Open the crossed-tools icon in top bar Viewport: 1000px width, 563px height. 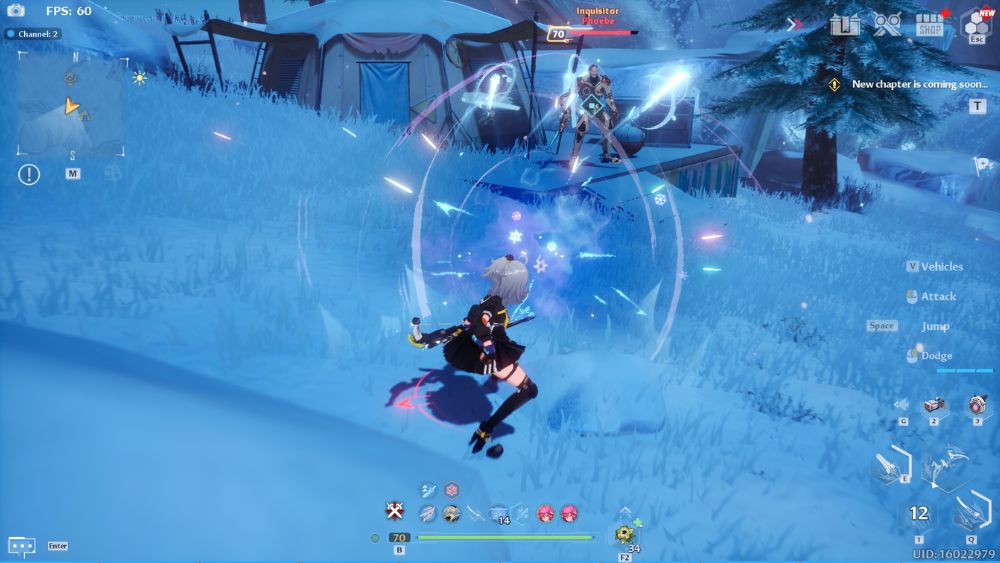[x=886, y=24]
